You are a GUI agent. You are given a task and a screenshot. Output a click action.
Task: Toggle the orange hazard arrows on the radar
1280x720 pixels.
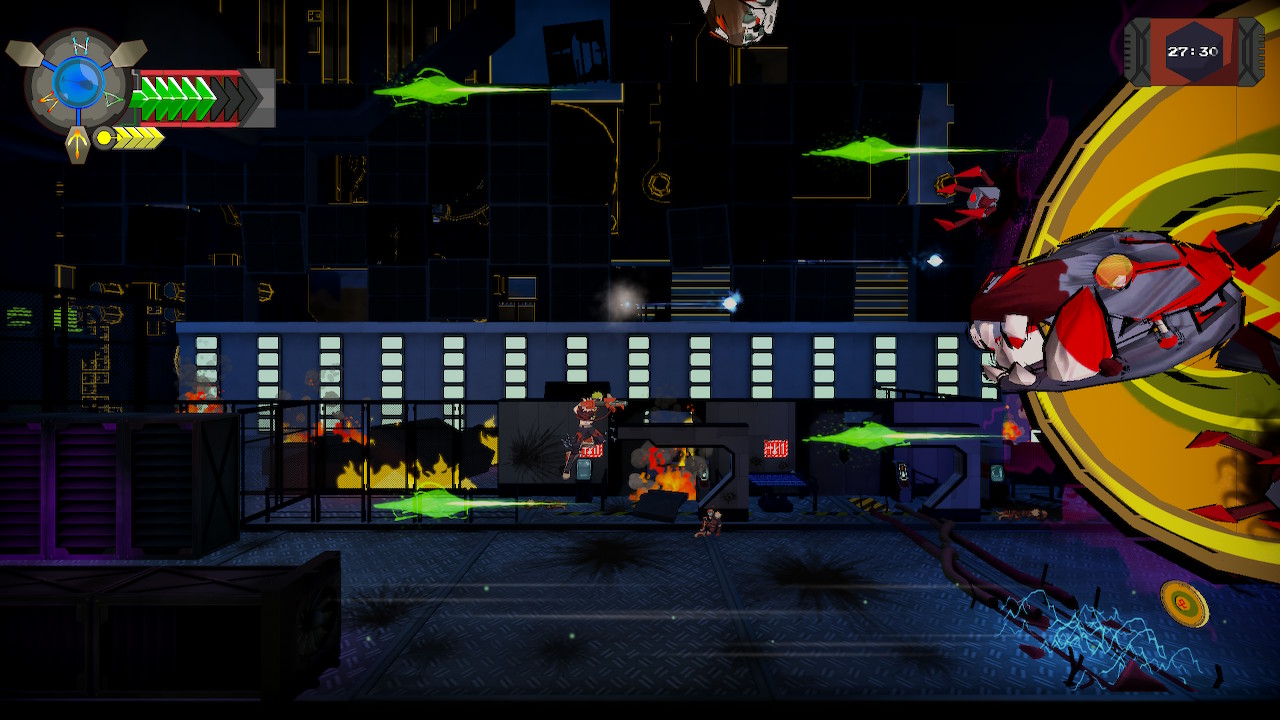[48, 99]
